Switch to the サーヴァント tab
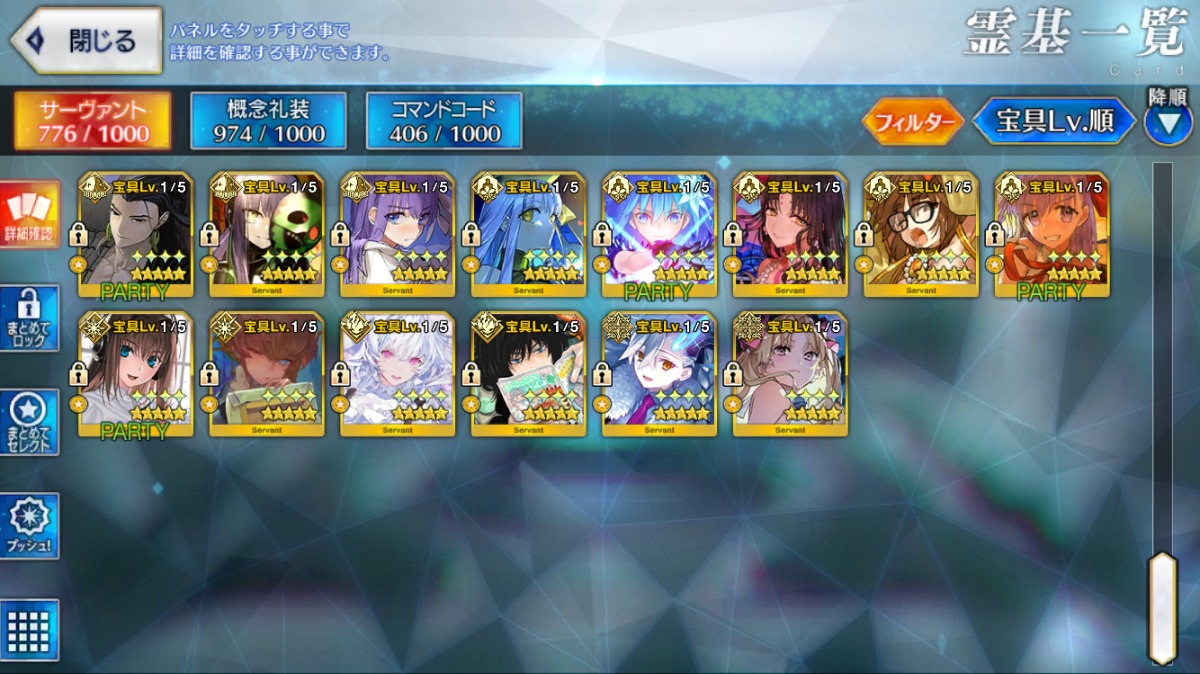Viewport: 1200px width, 674px height. click(x=92, y=121)
